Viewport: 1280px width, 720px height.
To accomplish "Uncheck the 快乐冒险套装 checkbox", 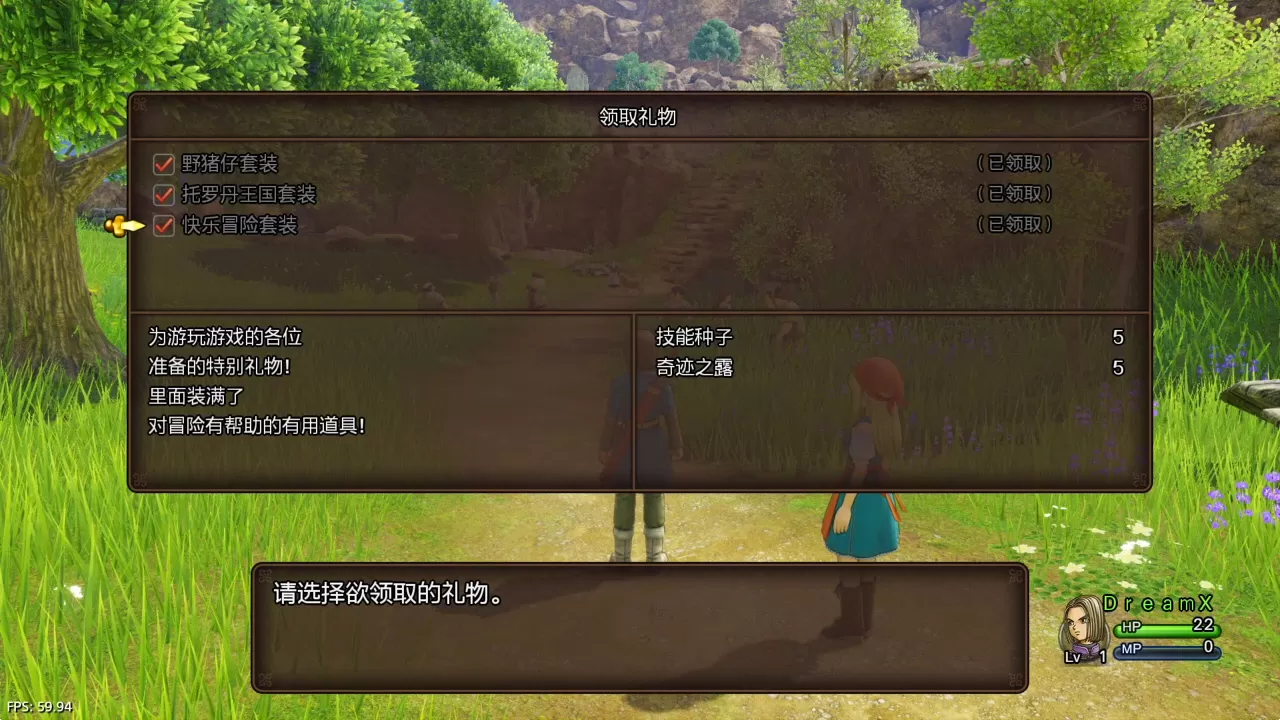I will tap(162, 226).
